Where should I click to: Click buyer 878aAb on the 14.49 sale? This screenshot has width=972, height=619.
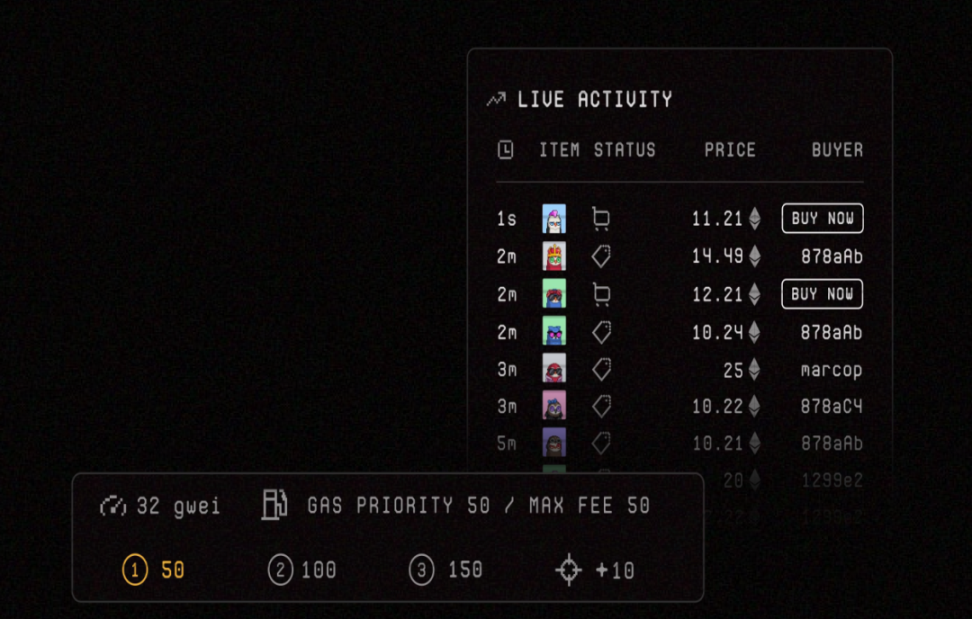pyautogui.click(x=831, y=256)
